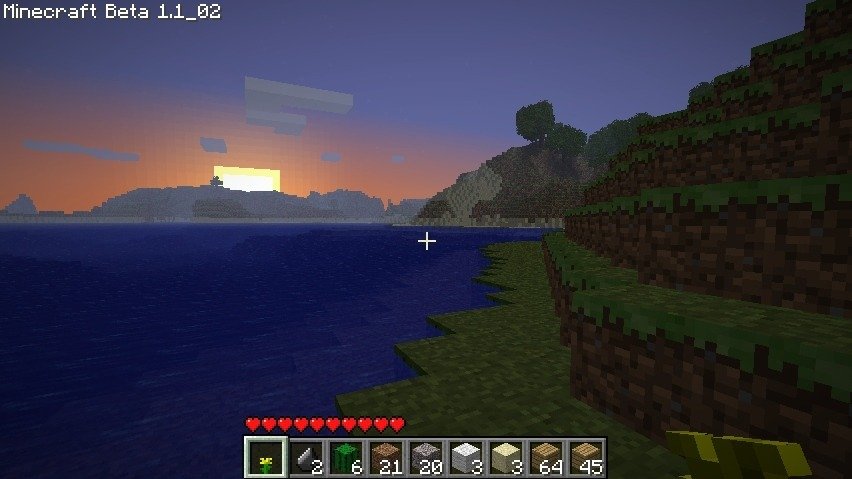Image resolution: width=852 pixels, height=479 pixels.
Task: Choose the green cactus hotbar slot
Action: [345, 458]
